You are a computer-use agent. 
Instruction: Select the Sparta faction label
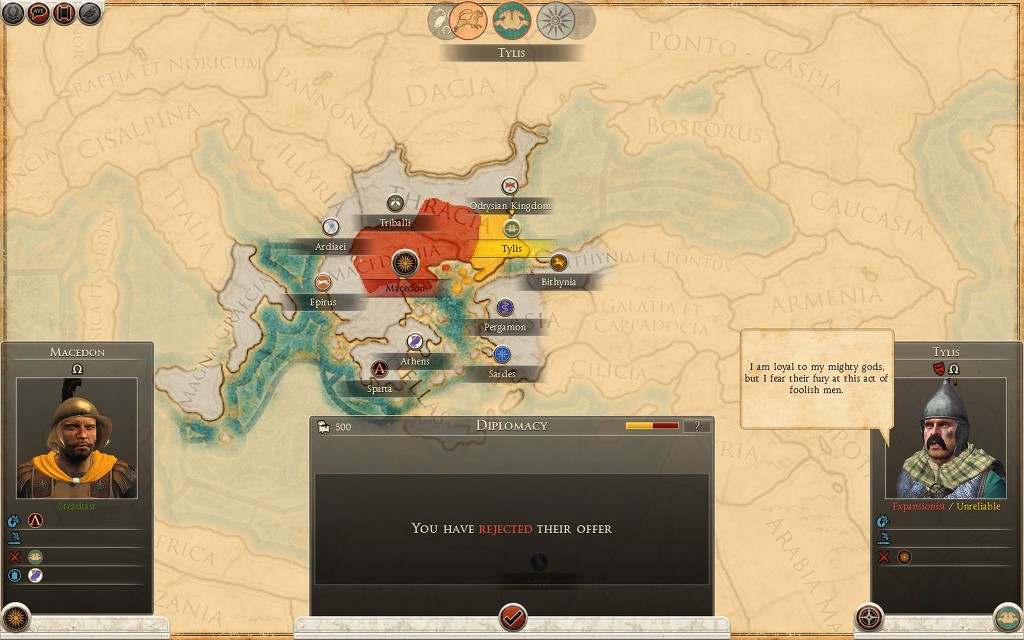coord(379,388)
